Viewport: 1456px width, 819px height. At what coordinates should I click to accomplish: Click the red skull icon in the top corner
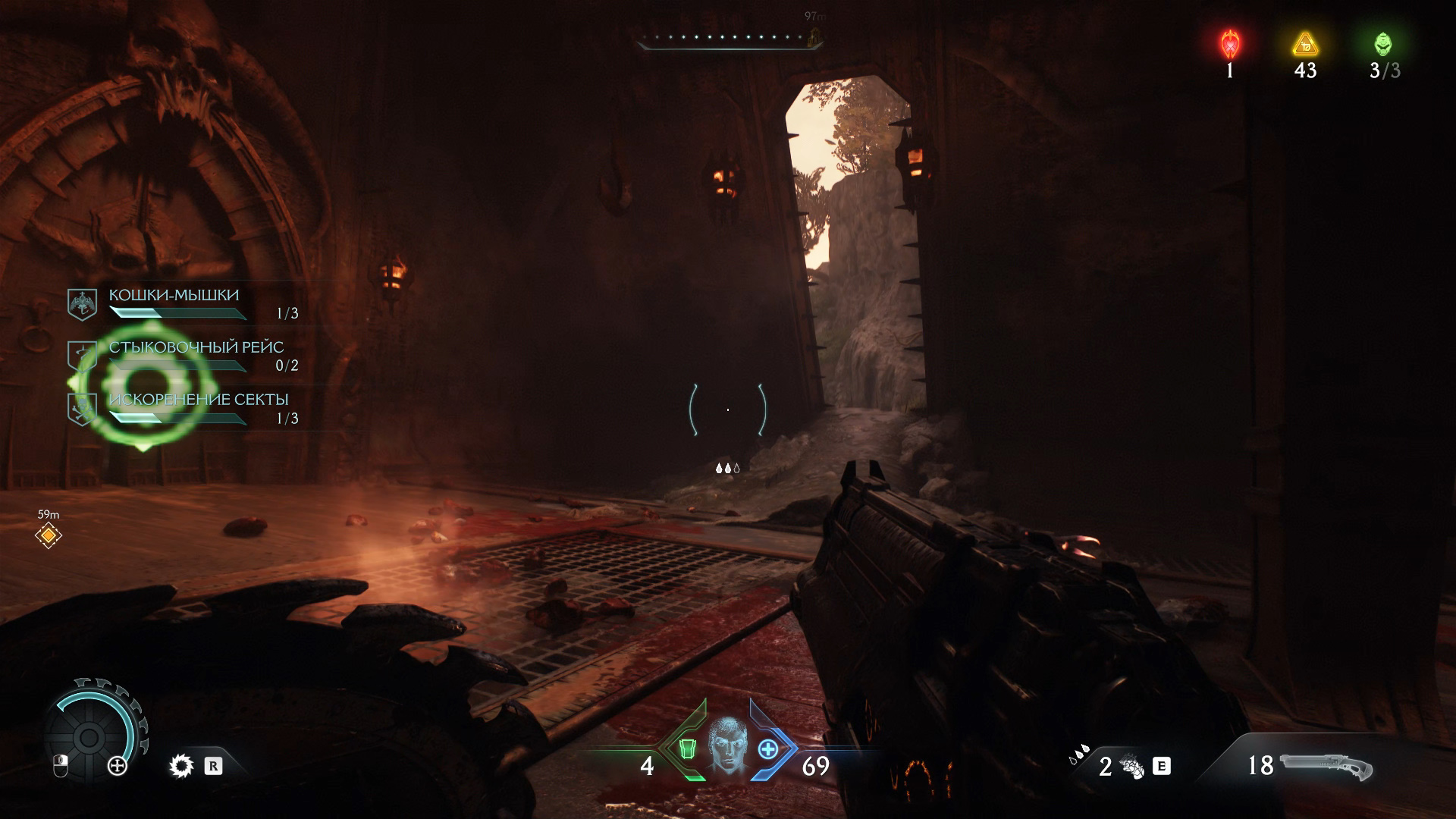click(1229, 45)
